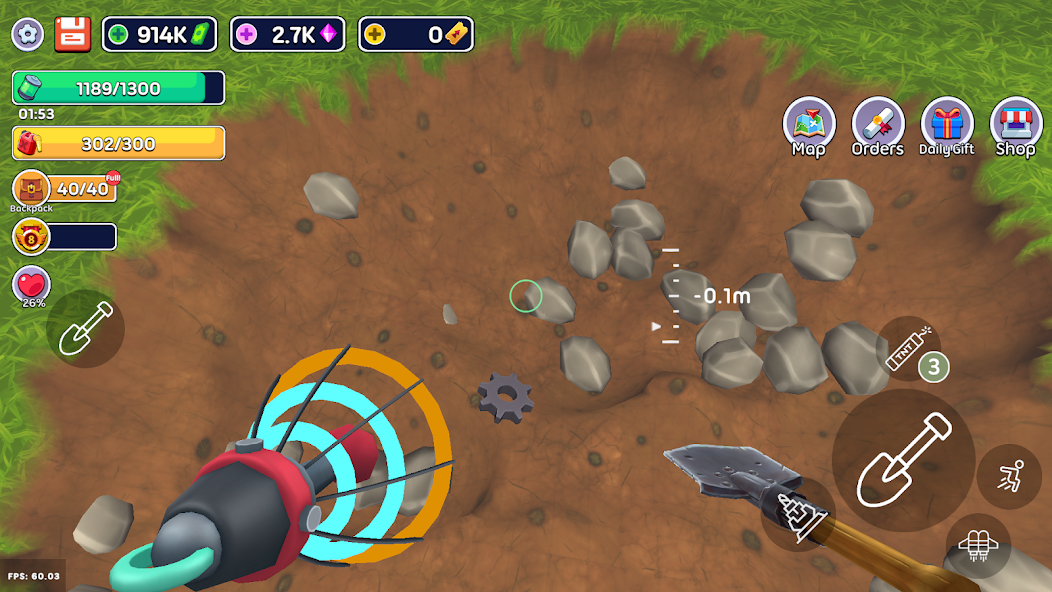This screenshot has height=592, width=1052.
Task: Add tickets with the yellow plus button
Action: click(x=374, y=35)
